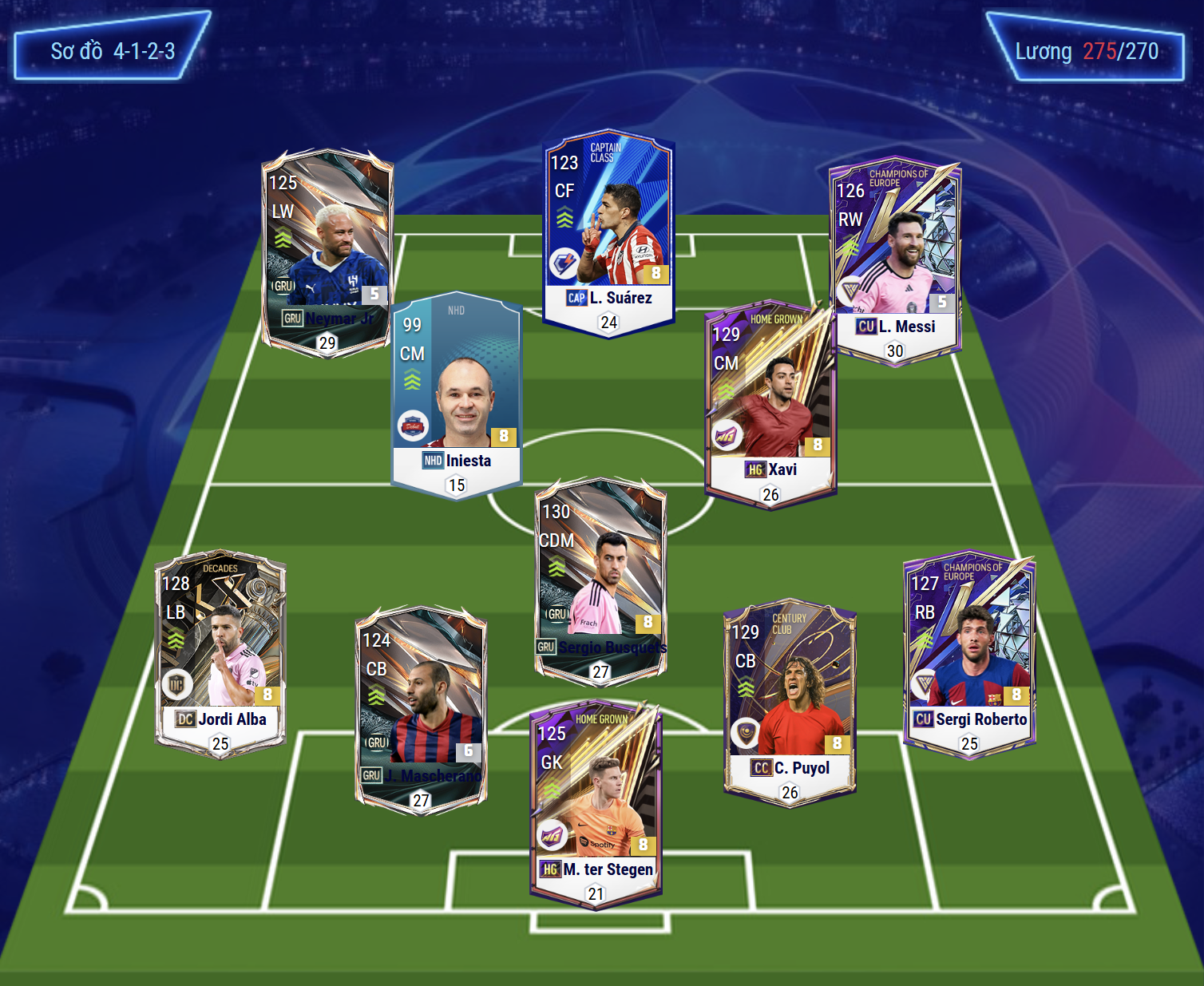Image resolution: width=1204 pixels, height=986 pixels.
Task: Choose the L. Suárez CF card
Action: [x=608, y=232]
